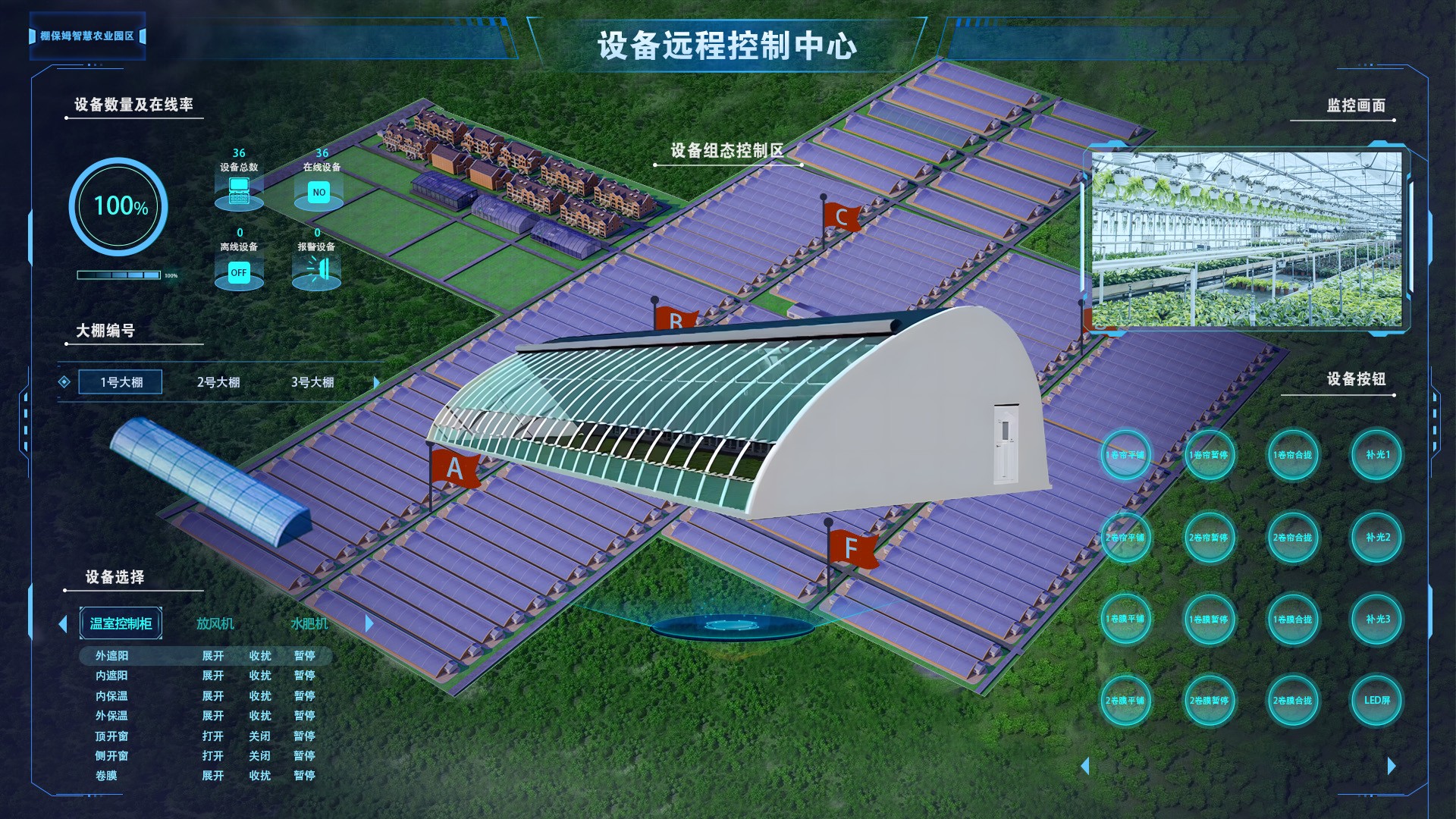Screen dimensions: 1456x819
Task: Click 收拢 for the 内遮阳 row
Action: click(259, 676)
